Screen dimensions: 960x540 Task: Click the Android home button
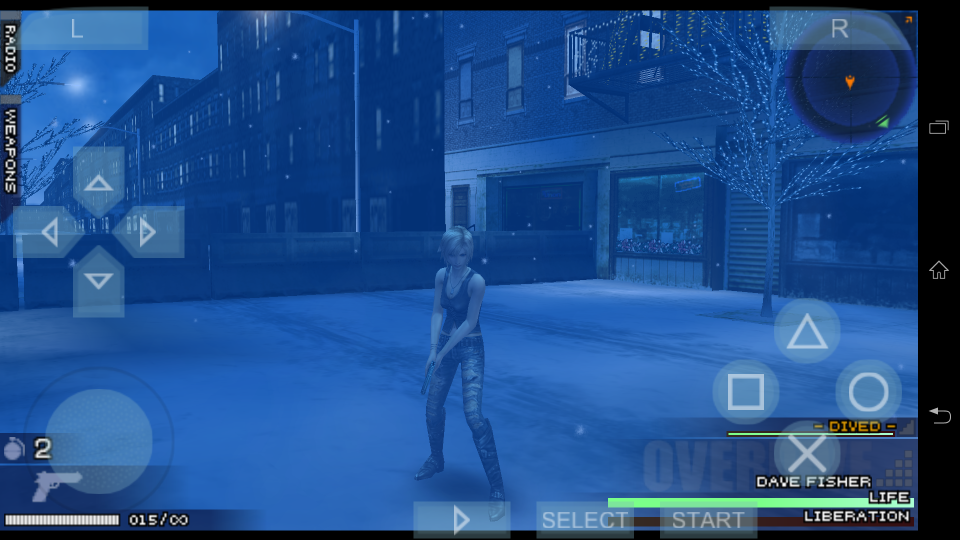[x=938, y=269]
